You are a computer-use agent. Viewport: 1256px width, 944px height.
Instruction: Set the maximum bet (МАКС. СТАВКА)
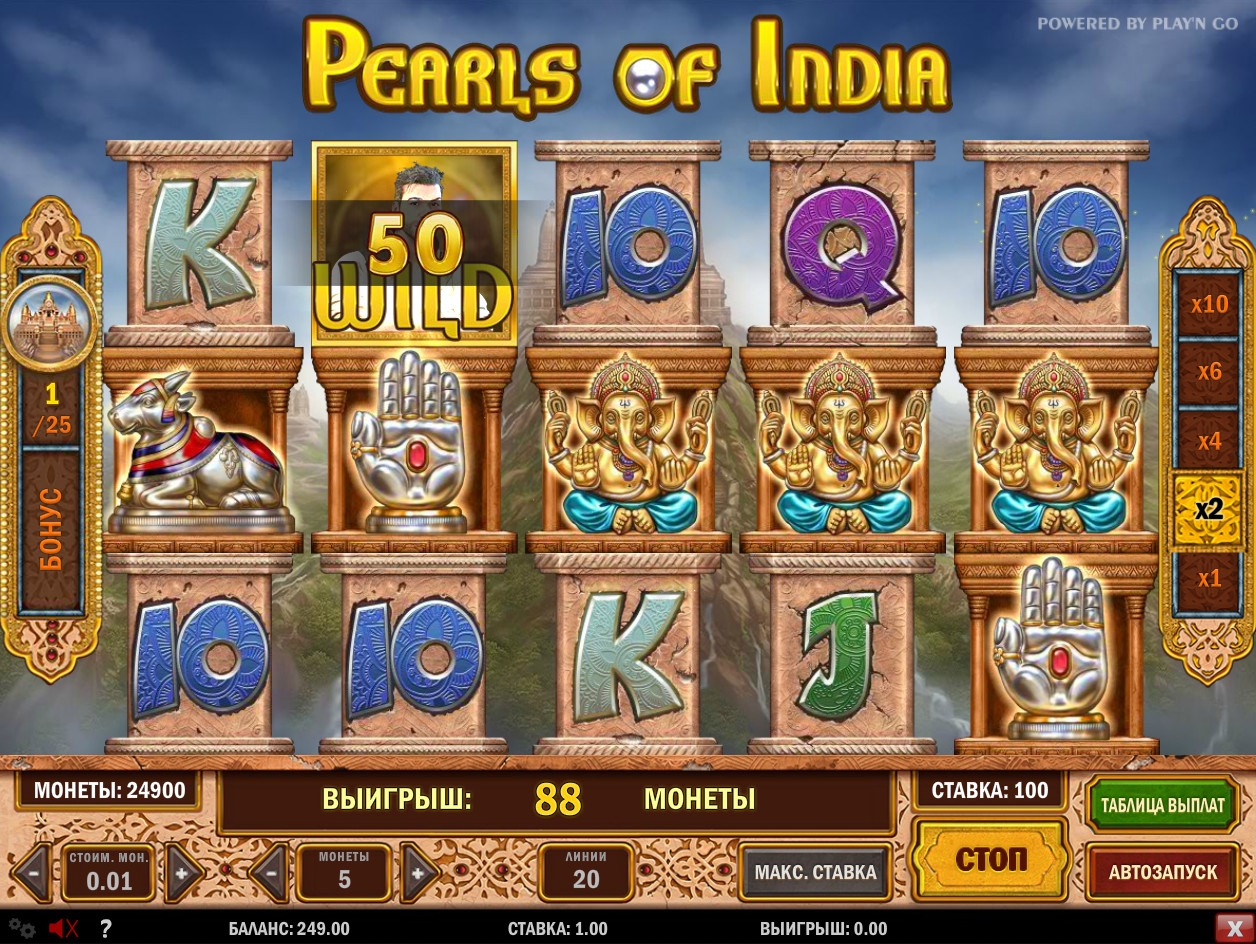click(815, 872)
